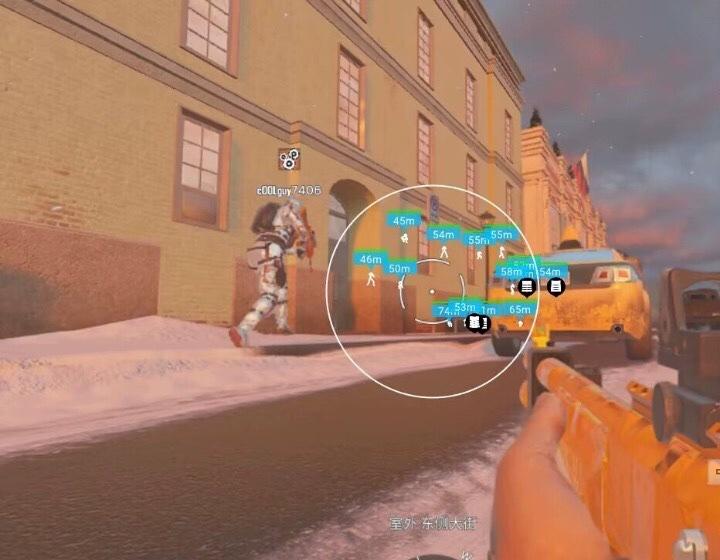Select the 46m teammate distance marker

click(371, 259)
